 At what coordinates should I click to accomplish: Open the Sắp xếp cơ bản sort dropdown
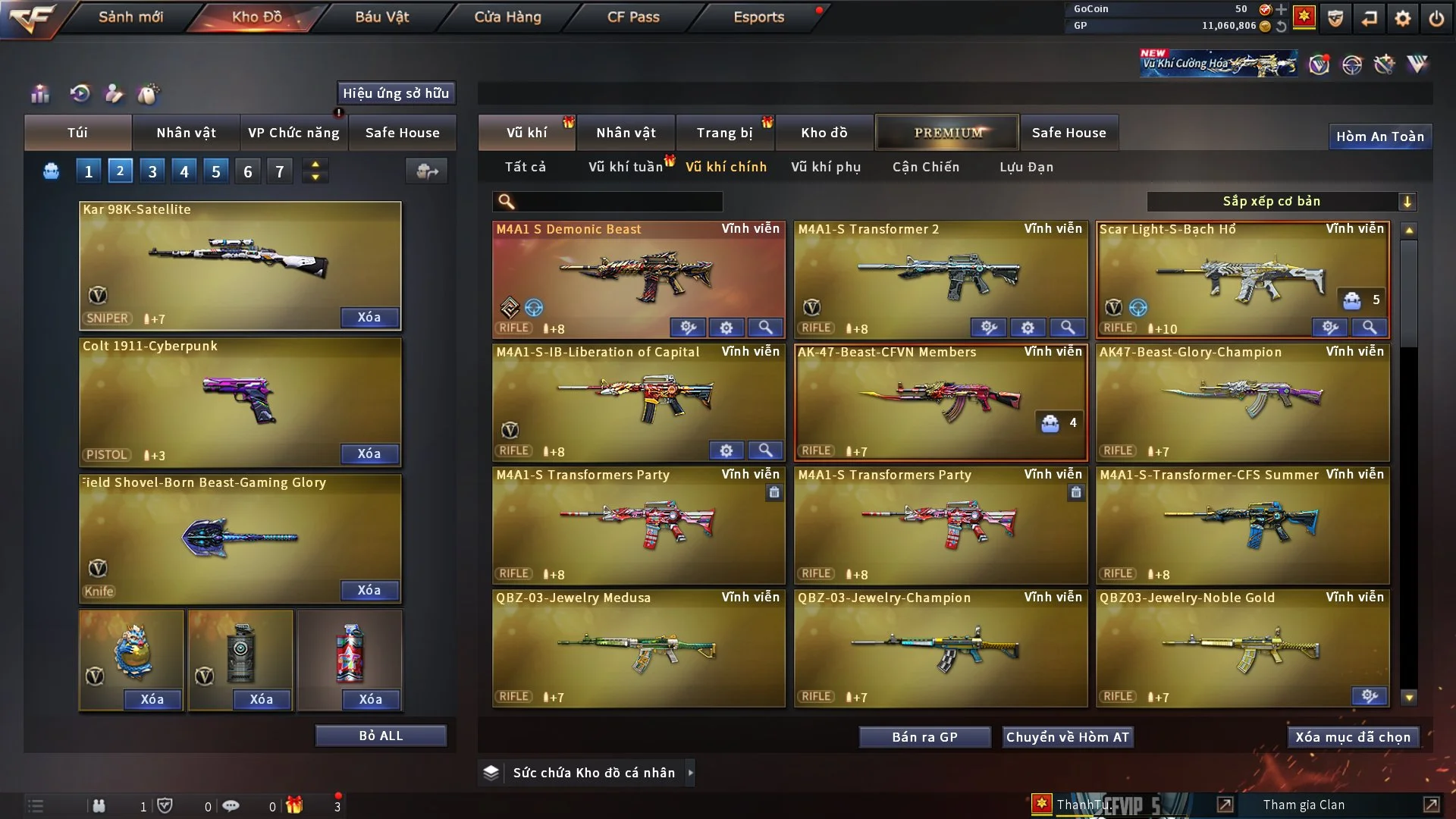(1281, 201)
